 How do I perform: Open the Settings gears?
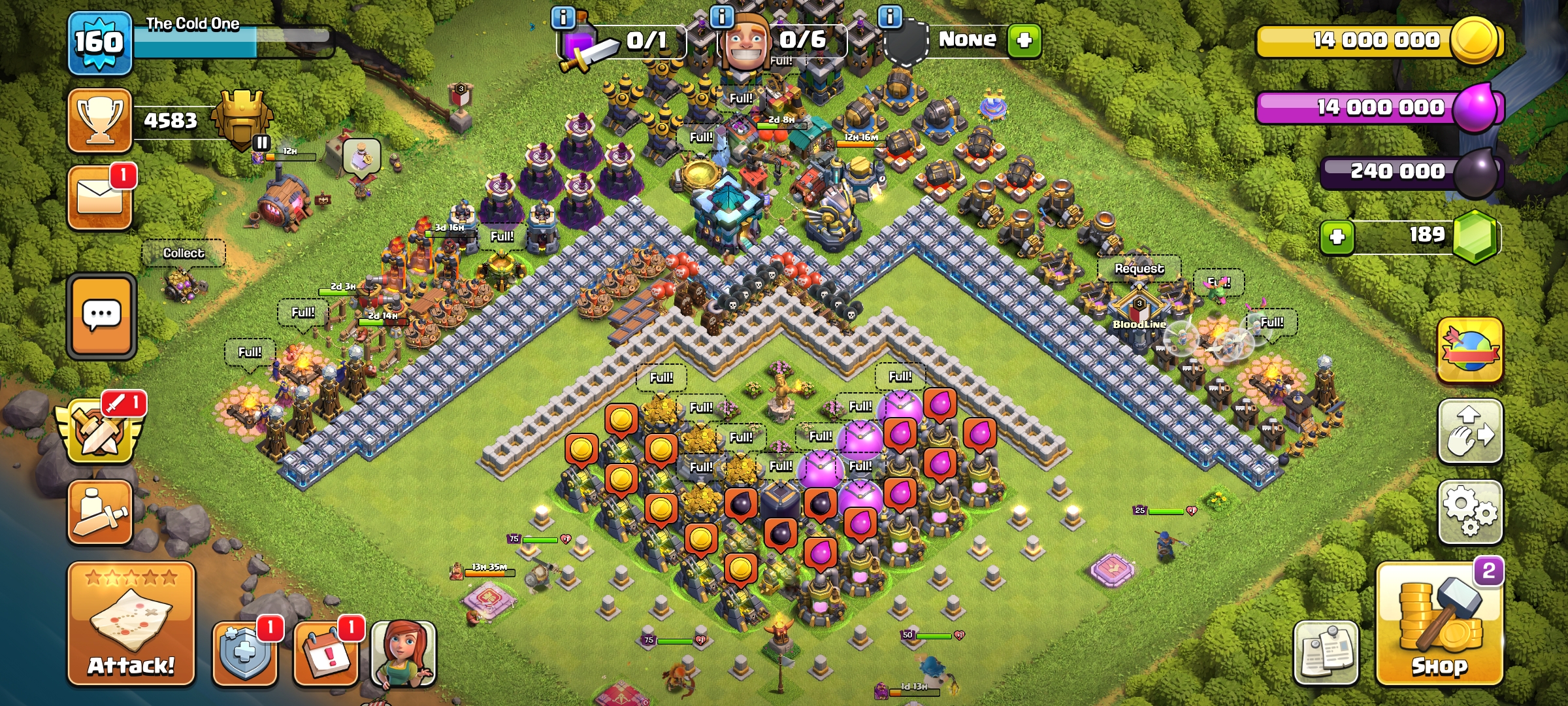point(1470,512)
